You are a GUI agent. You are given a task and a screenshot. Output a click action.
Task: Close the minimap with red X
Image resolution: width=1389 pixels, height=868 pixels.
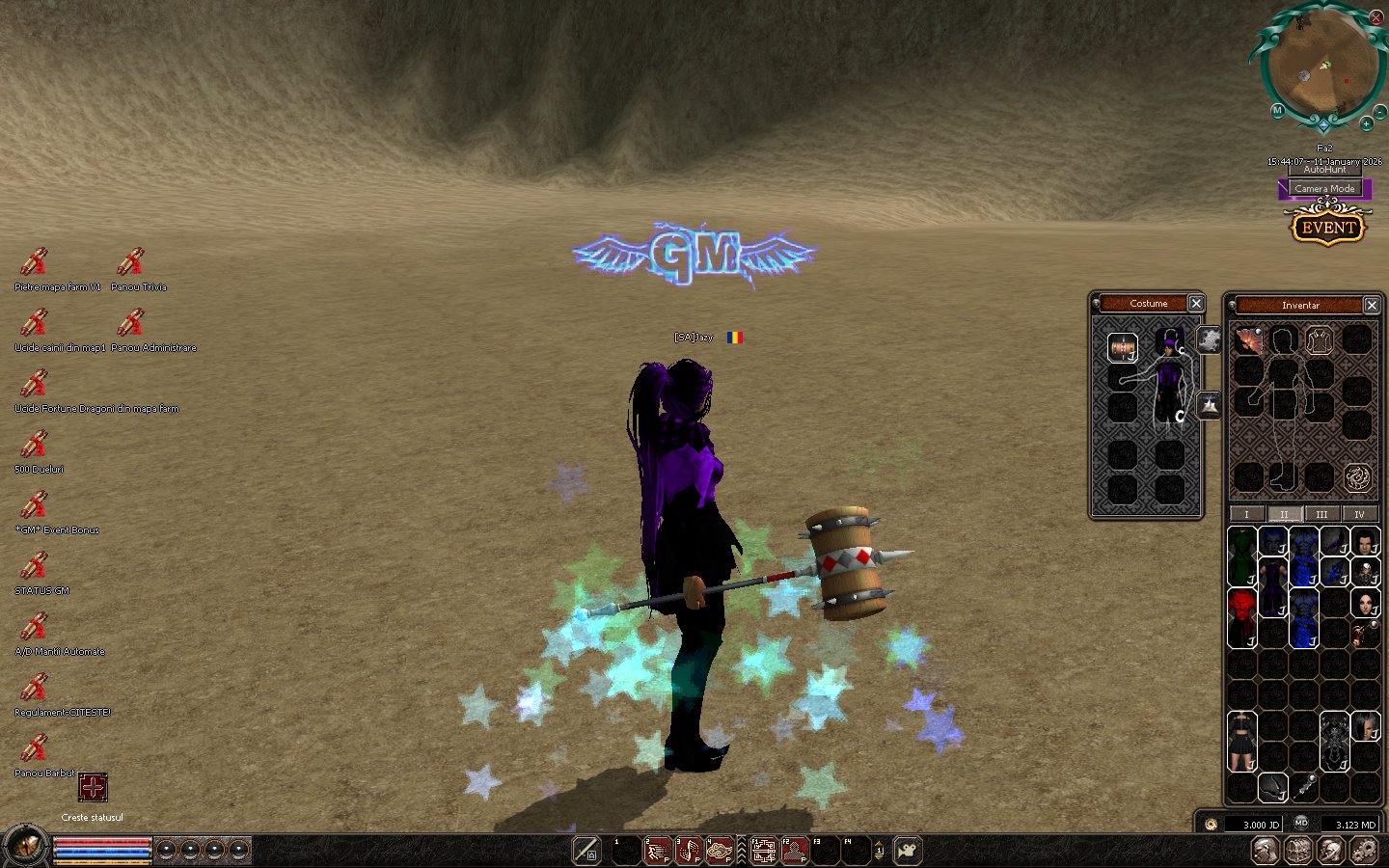pos(1376,17)
